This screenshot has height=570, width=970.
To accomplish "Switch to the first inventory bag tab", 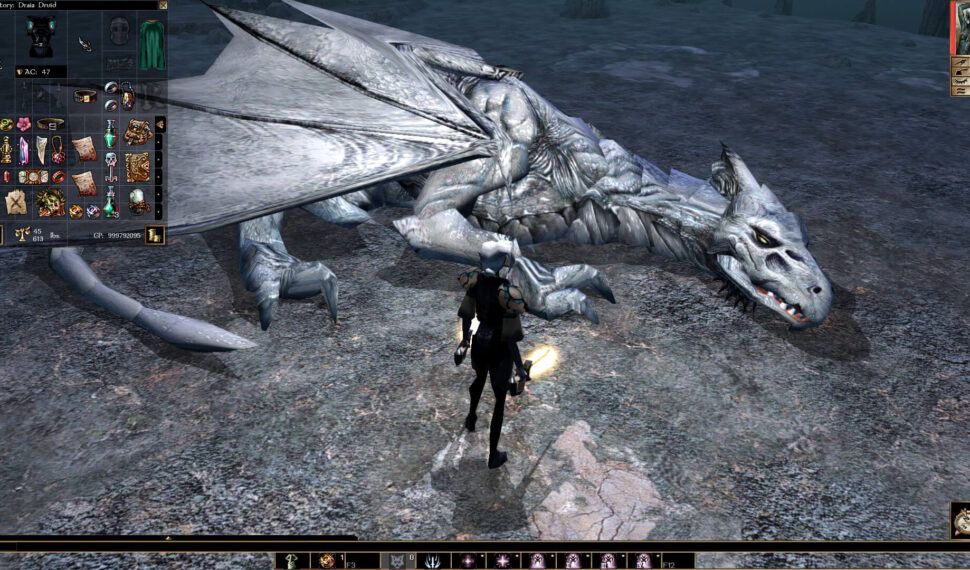I will [159, 124].
